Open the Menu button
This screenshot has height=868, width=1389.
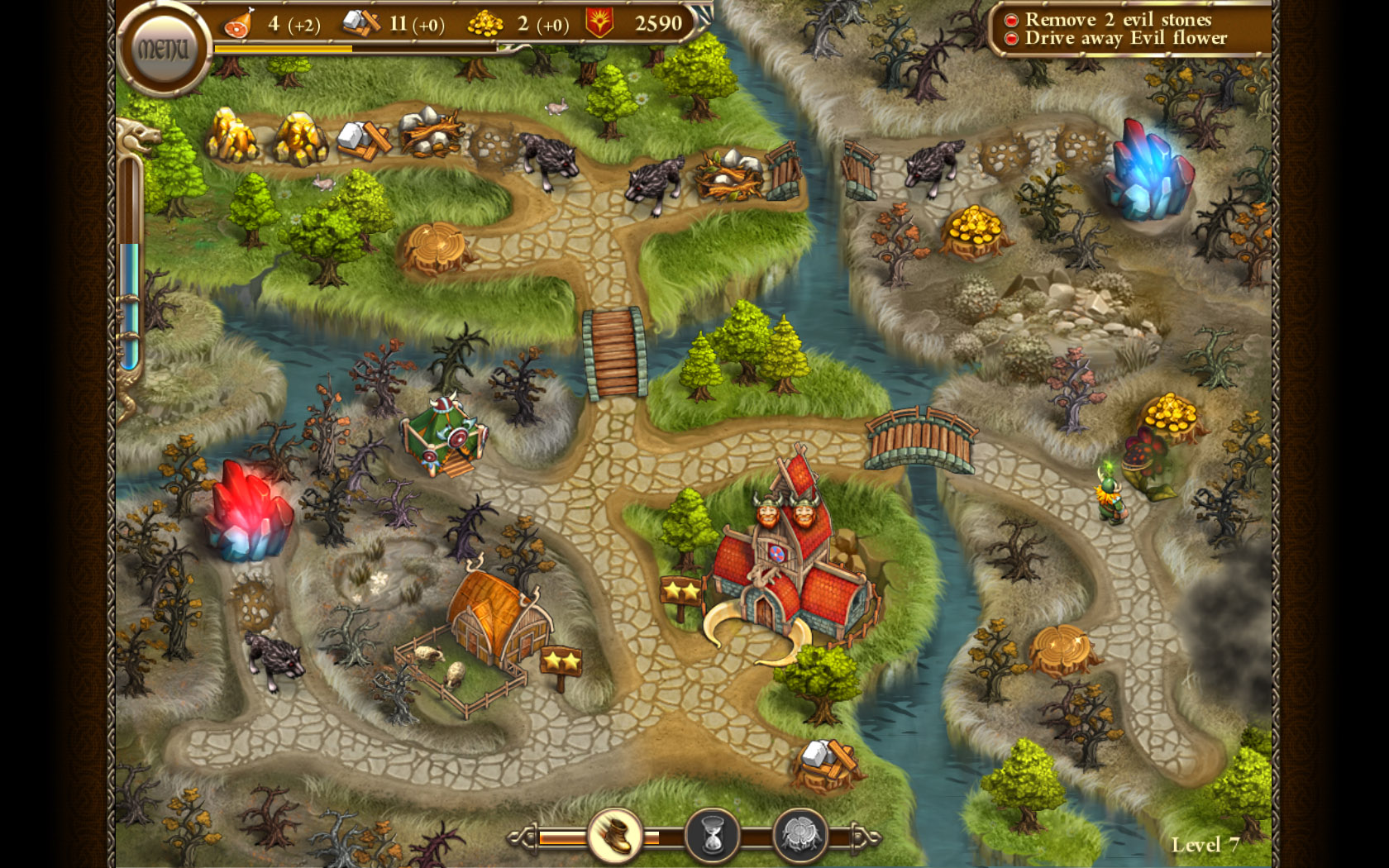[x=163, y=50]
